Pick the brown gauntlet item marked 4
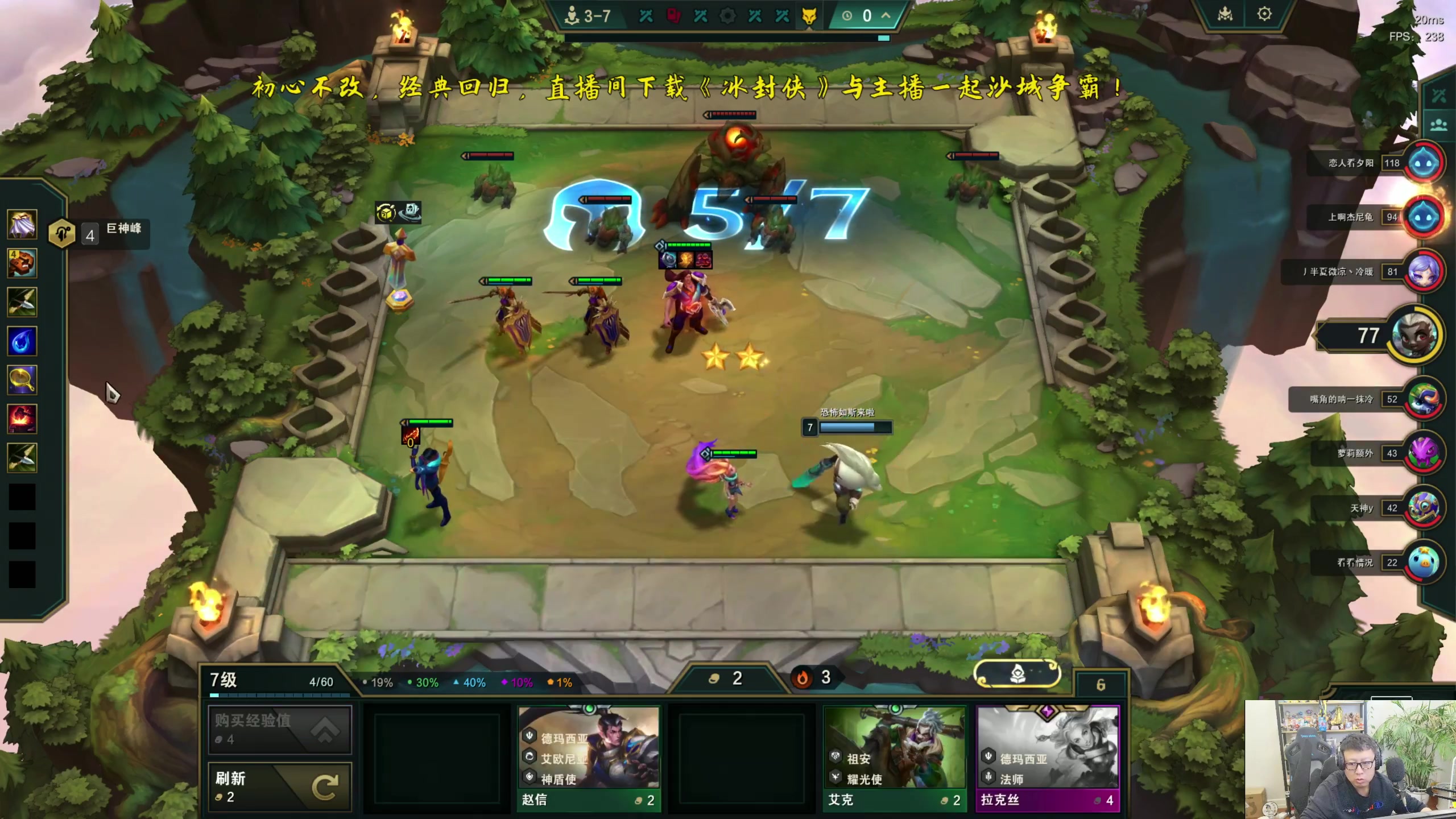 22,263
